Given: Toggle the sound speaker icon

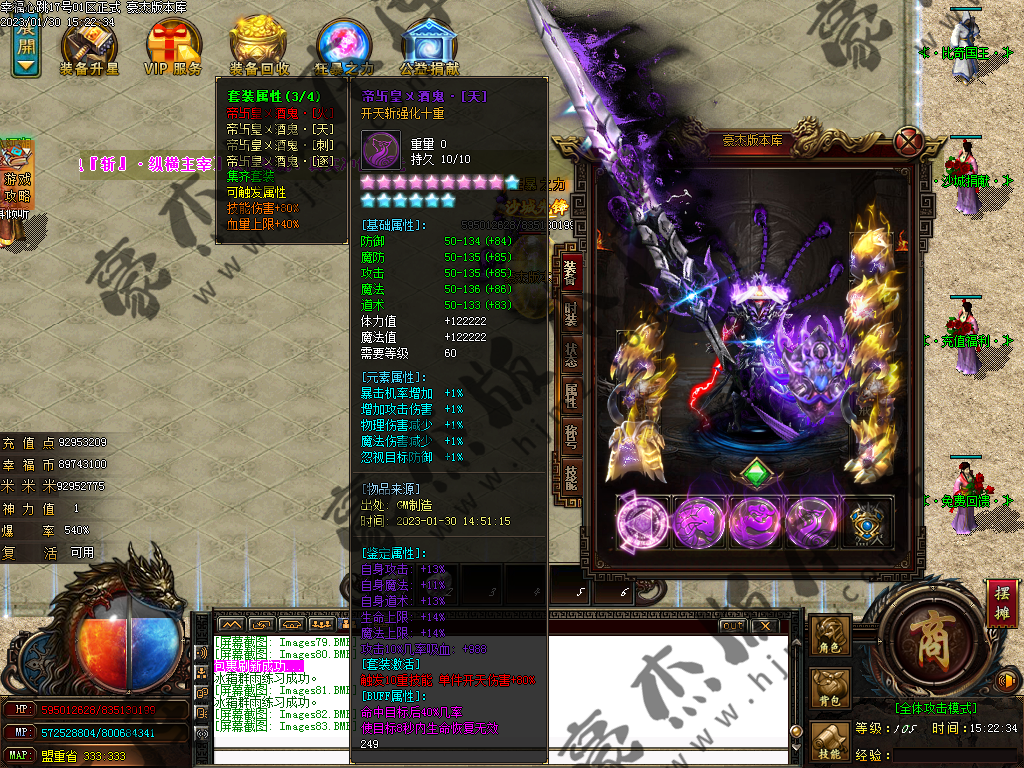Looking at the screenshot, I should point(1006,682).
